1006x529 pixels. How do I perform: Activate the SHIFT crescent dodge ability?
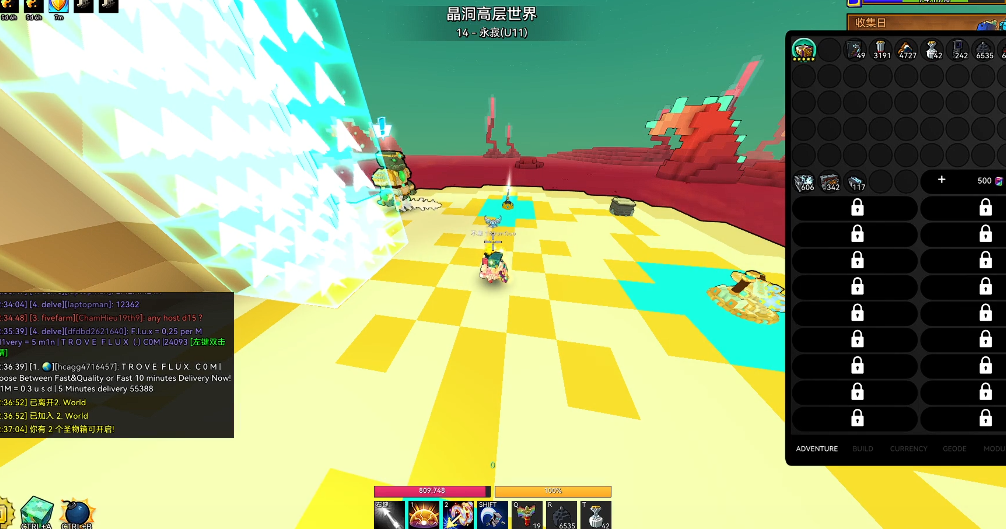click(x=492, y=514)
